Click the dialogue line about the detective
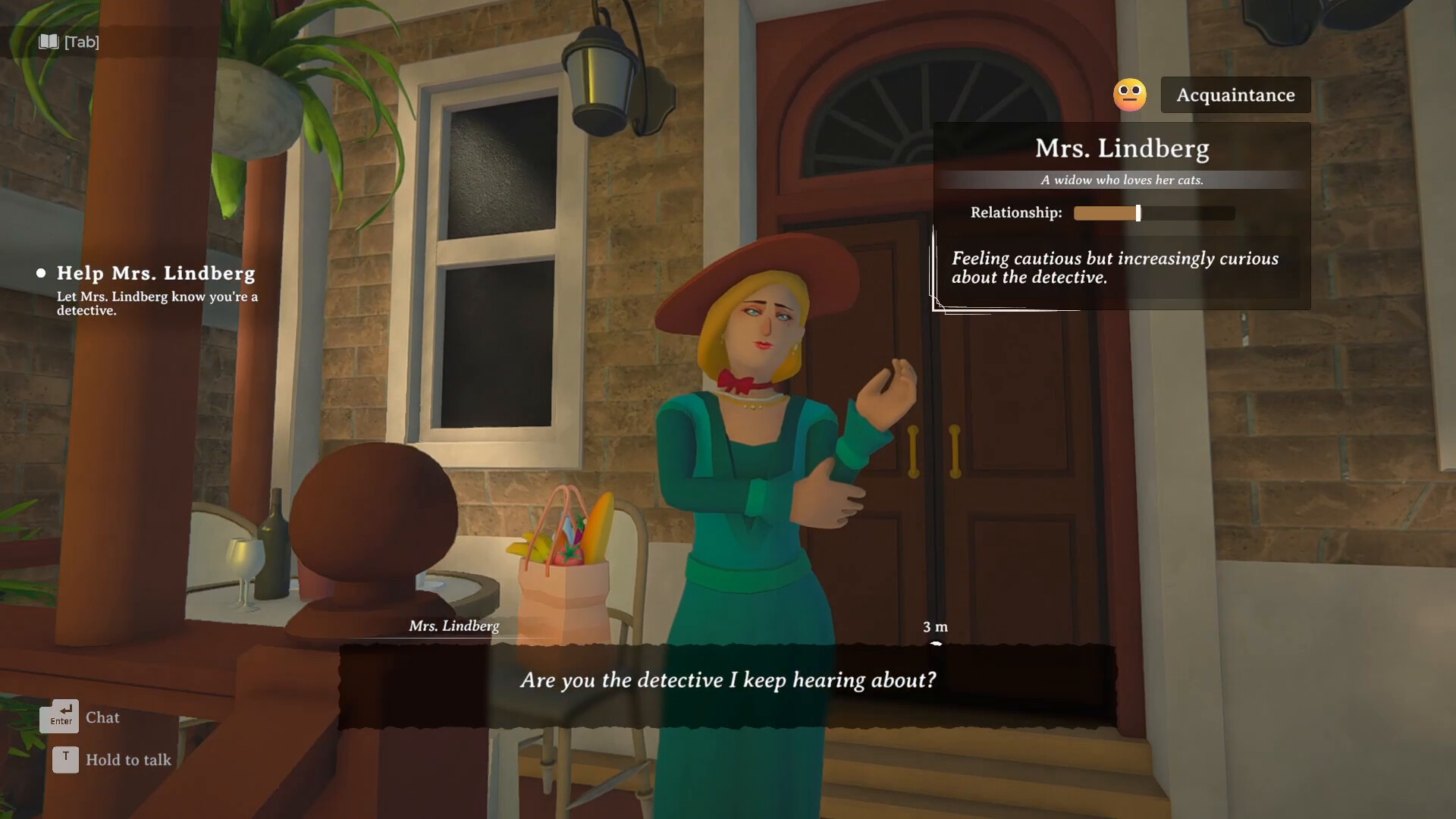Screen dimensions: 1456x819 (x=728, y=680)
